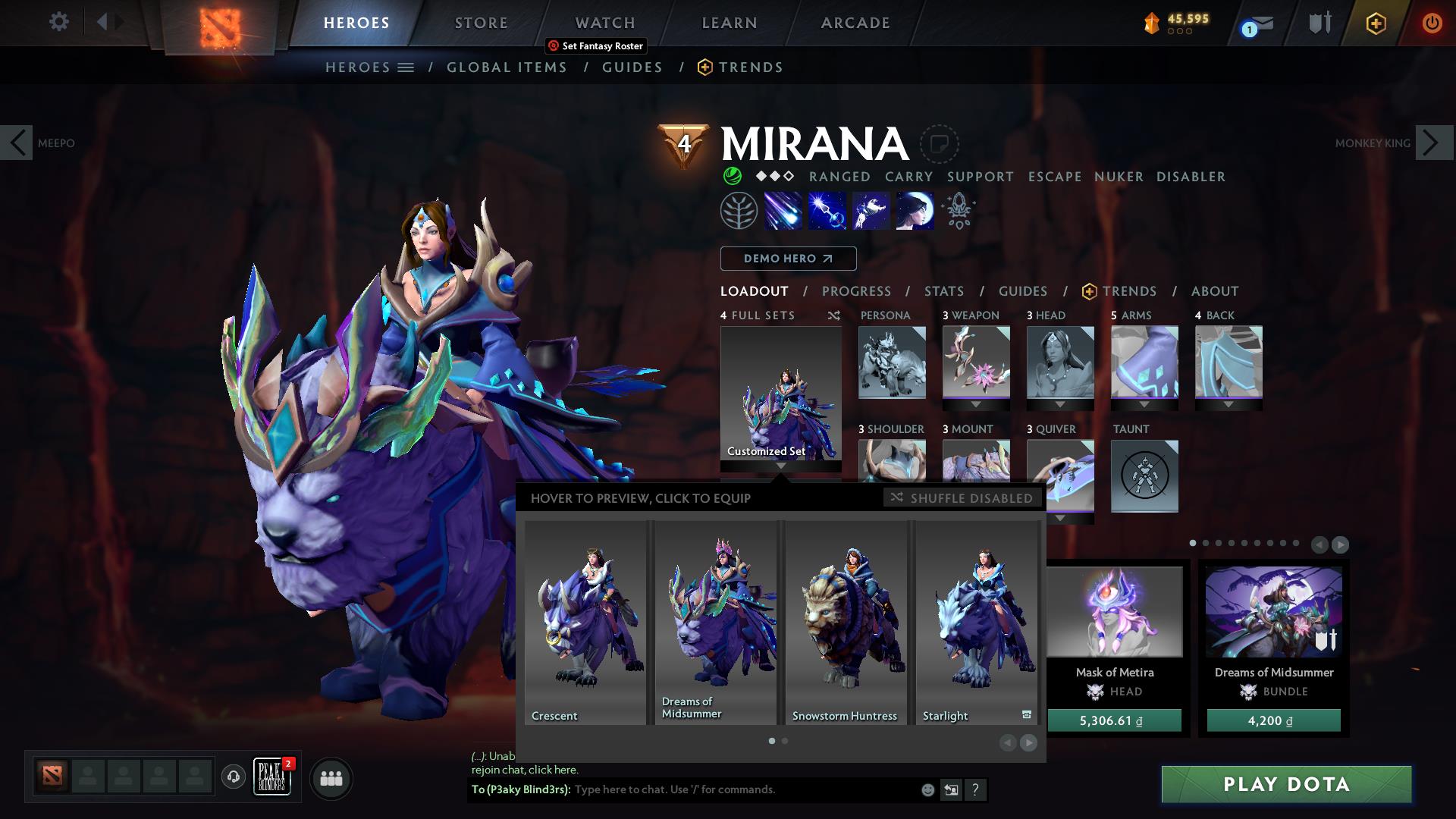Screen dimensions: 1456x819
Task: Click the SHUFFLE DISABLED toggle
Action: coord(961,498)
